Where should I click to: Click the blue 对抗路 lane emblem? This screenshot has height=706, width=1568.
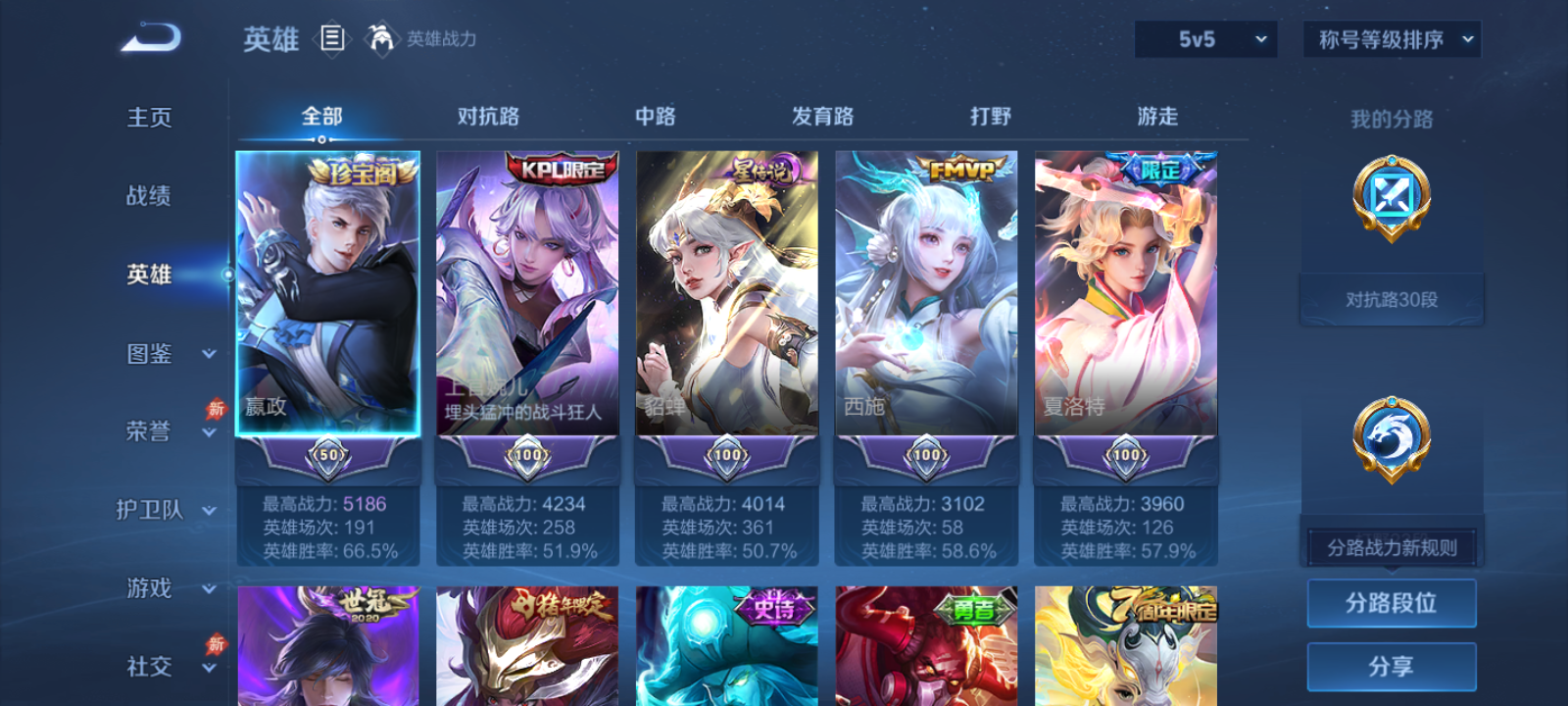[1391, 199]
